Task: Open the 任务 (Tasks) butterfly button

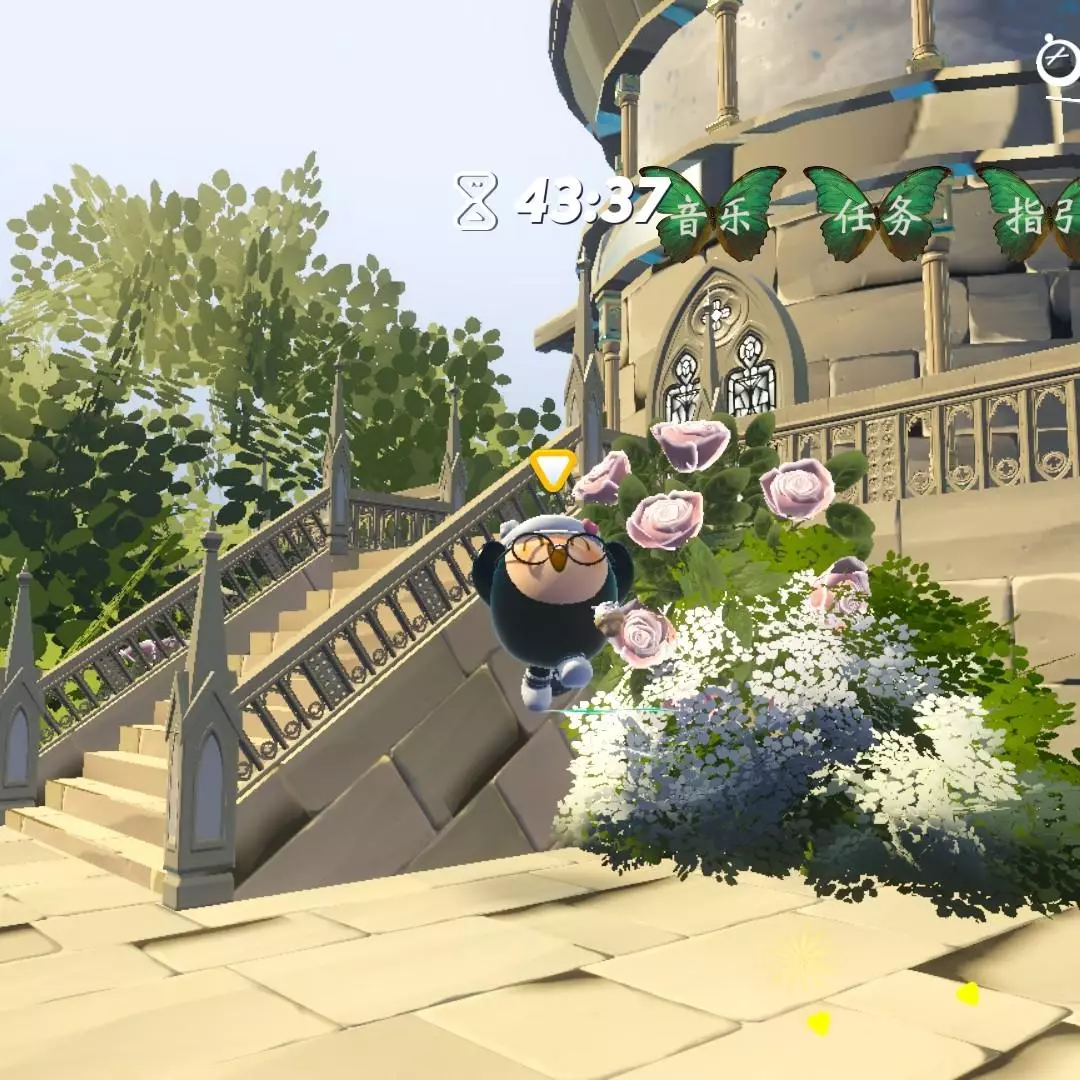Action: click(x=878, y=216)
